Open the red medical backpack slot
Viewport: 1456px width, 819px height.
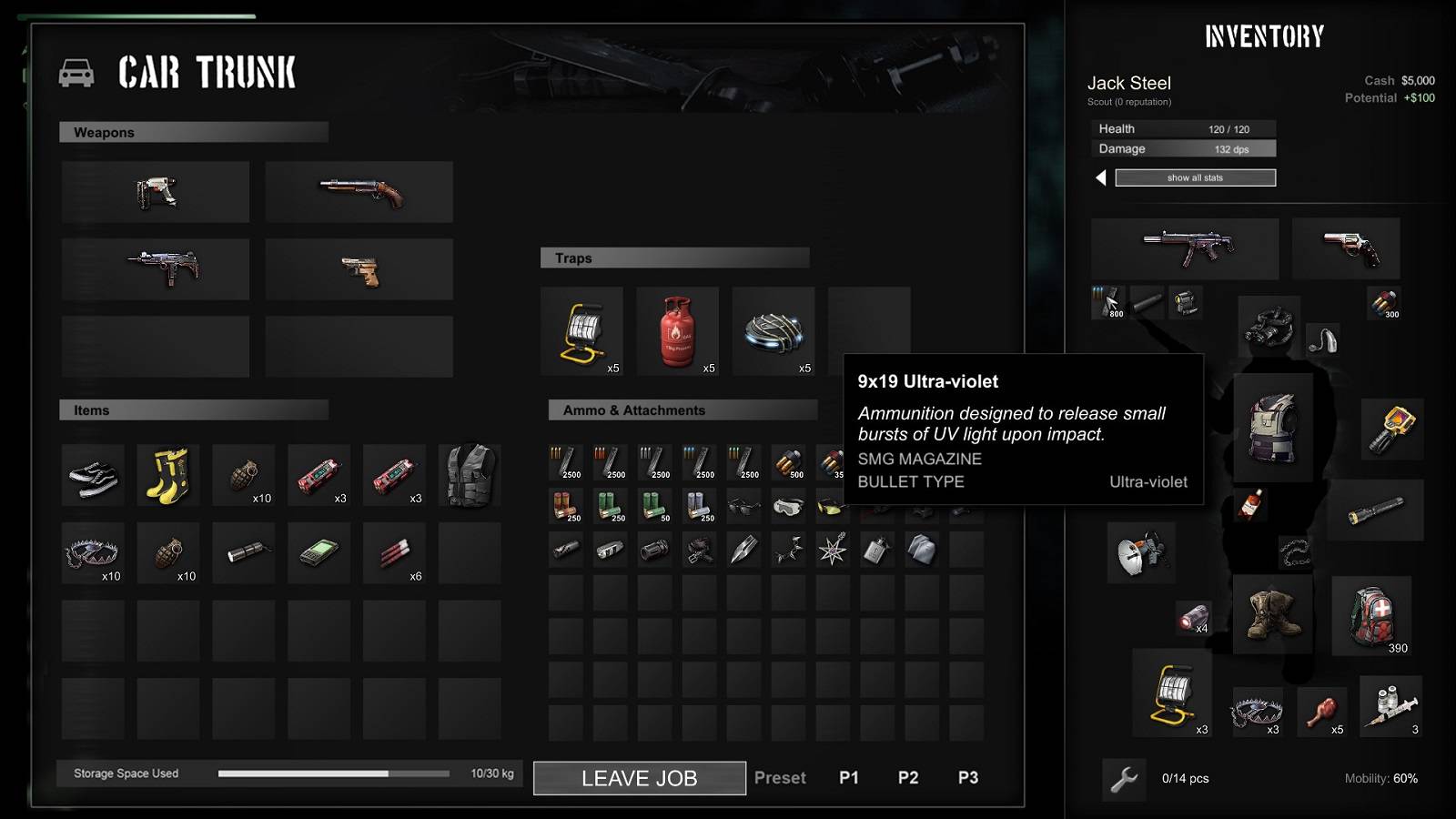(1371, 614)
